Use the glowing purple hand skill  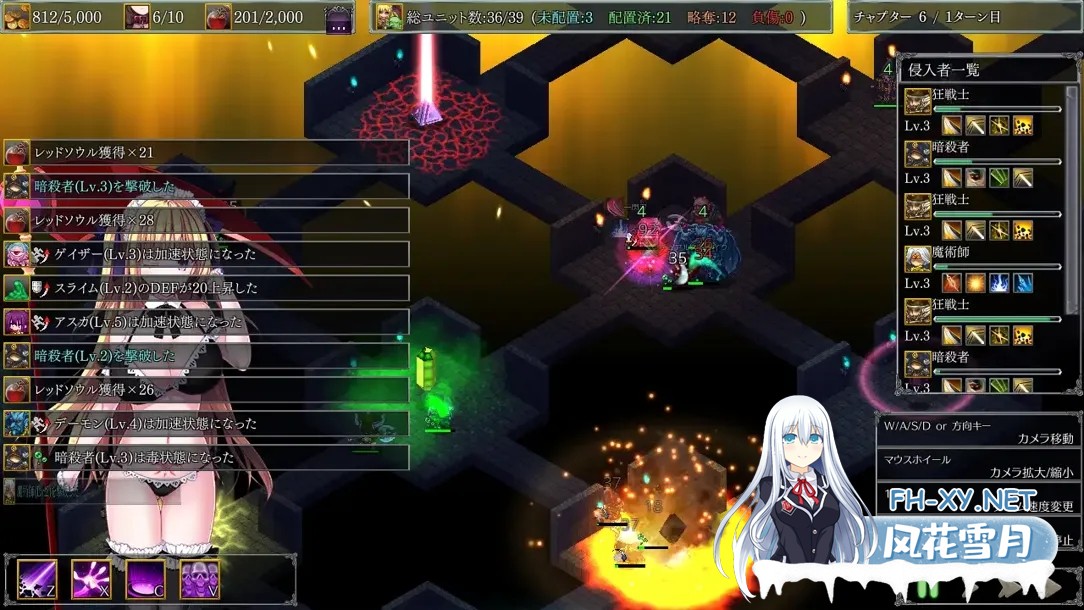click(90, 579)
